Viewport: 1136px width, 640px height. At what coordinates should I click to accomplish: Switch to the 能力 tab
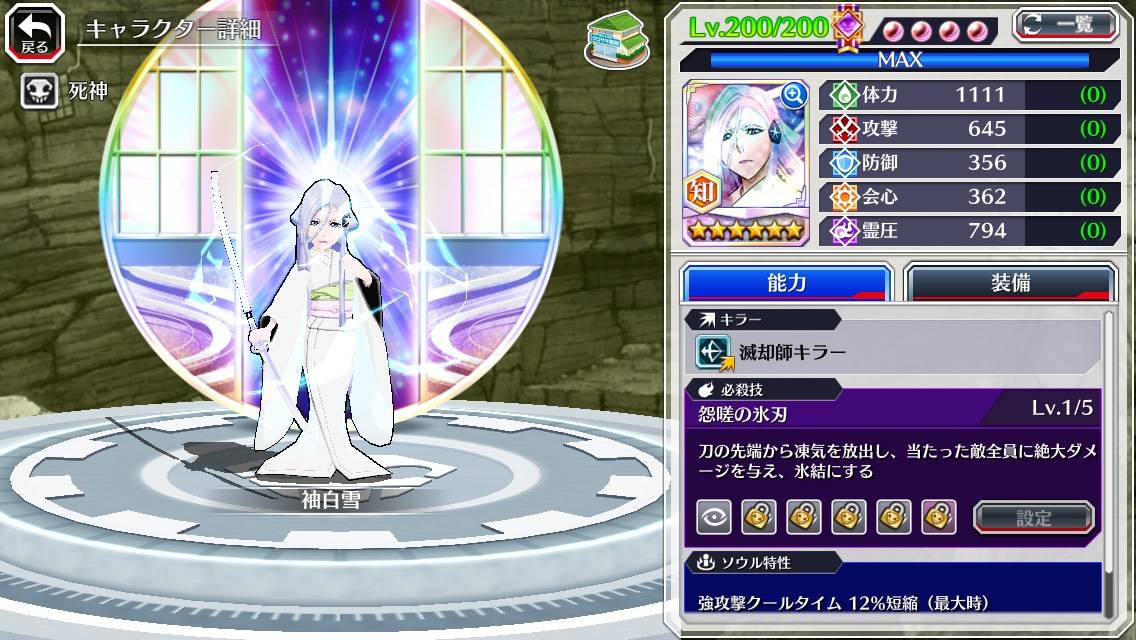pyautogui.click(x=786, y=283)
